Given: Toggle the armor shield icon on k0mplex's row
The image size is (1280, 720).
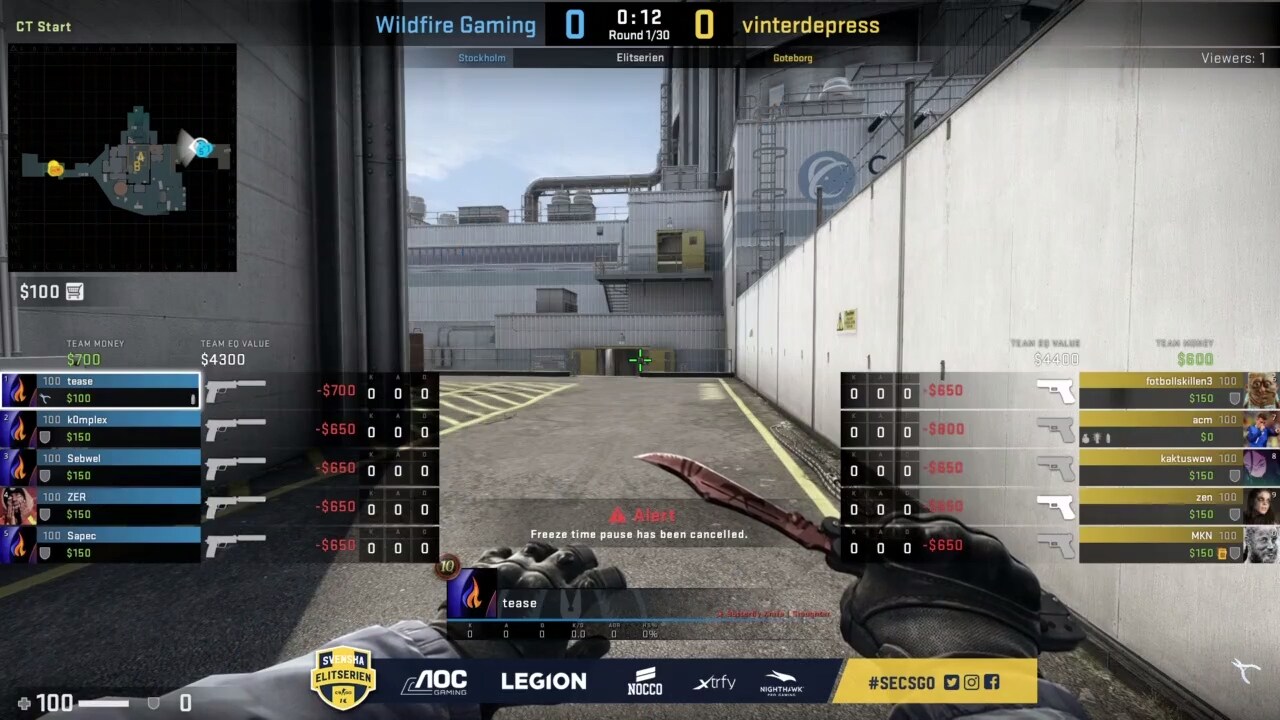Looking at the screenshot, I should click(43, 436).
